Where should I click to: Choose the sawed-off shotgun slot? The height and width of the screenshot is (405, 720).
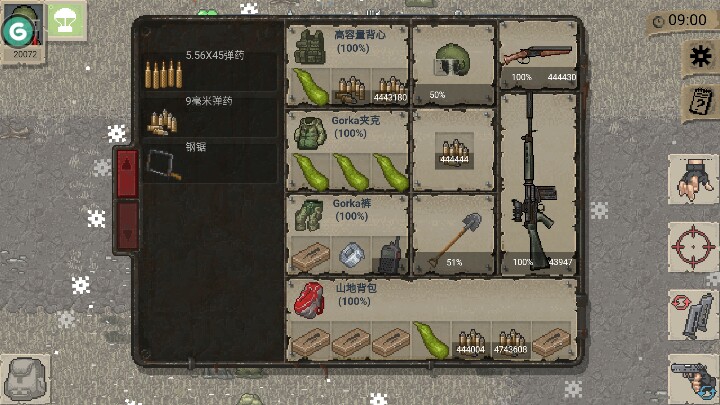(538, 55)
